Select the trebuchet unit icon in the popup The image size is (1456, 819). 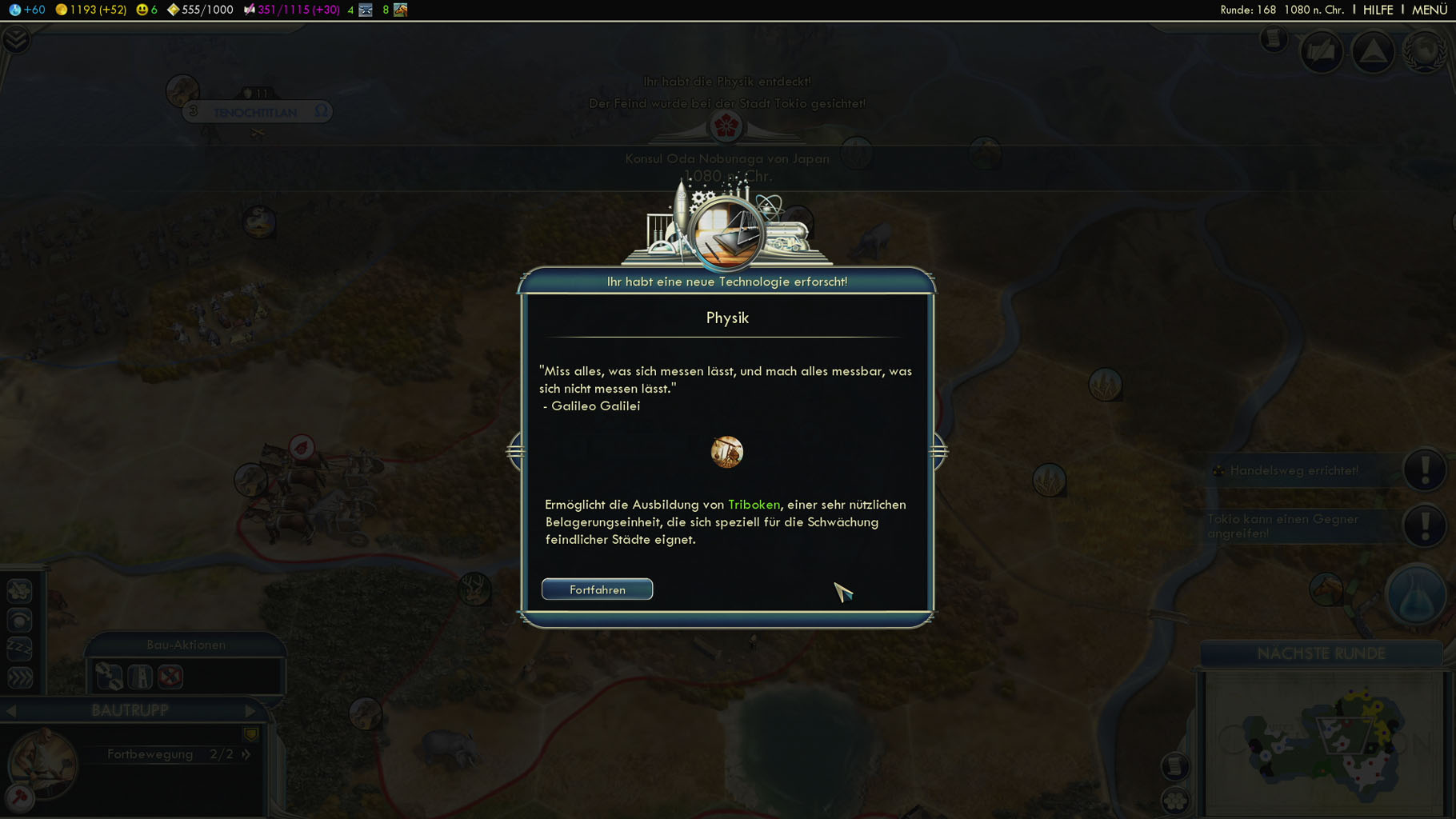point(726,452)
